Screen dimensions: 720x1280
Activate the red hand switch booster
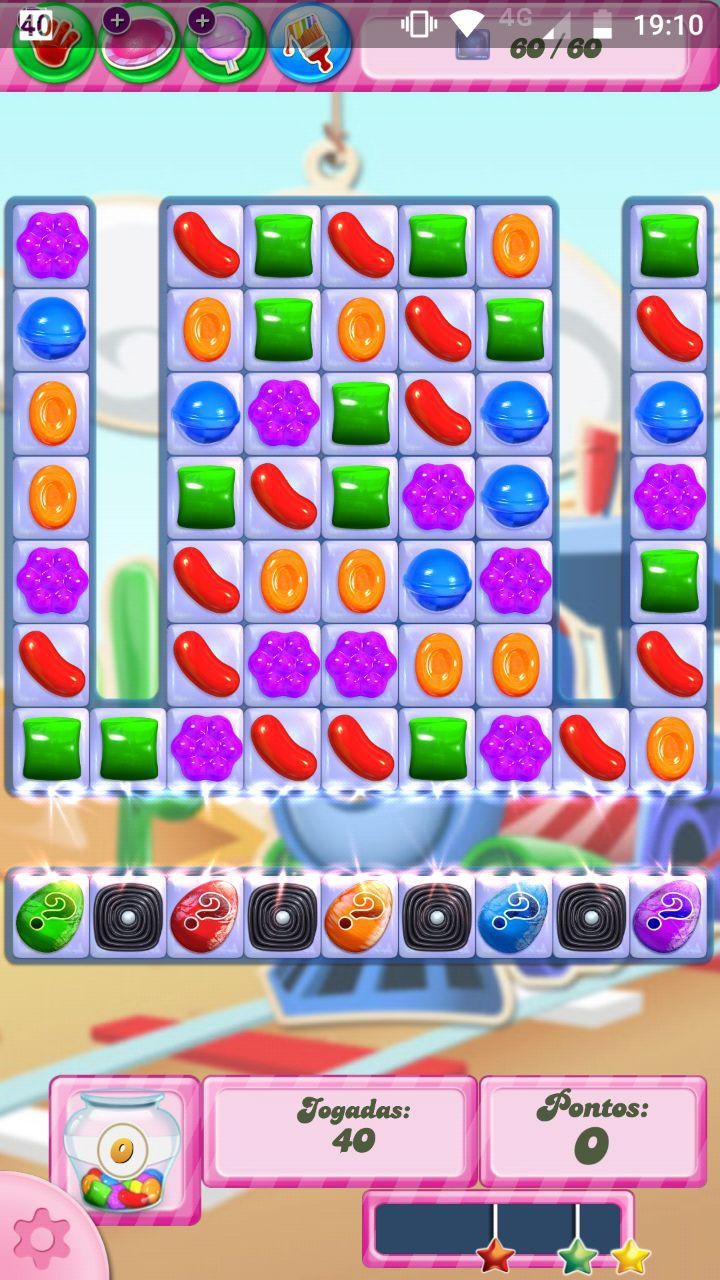click(x=54, y=42)
